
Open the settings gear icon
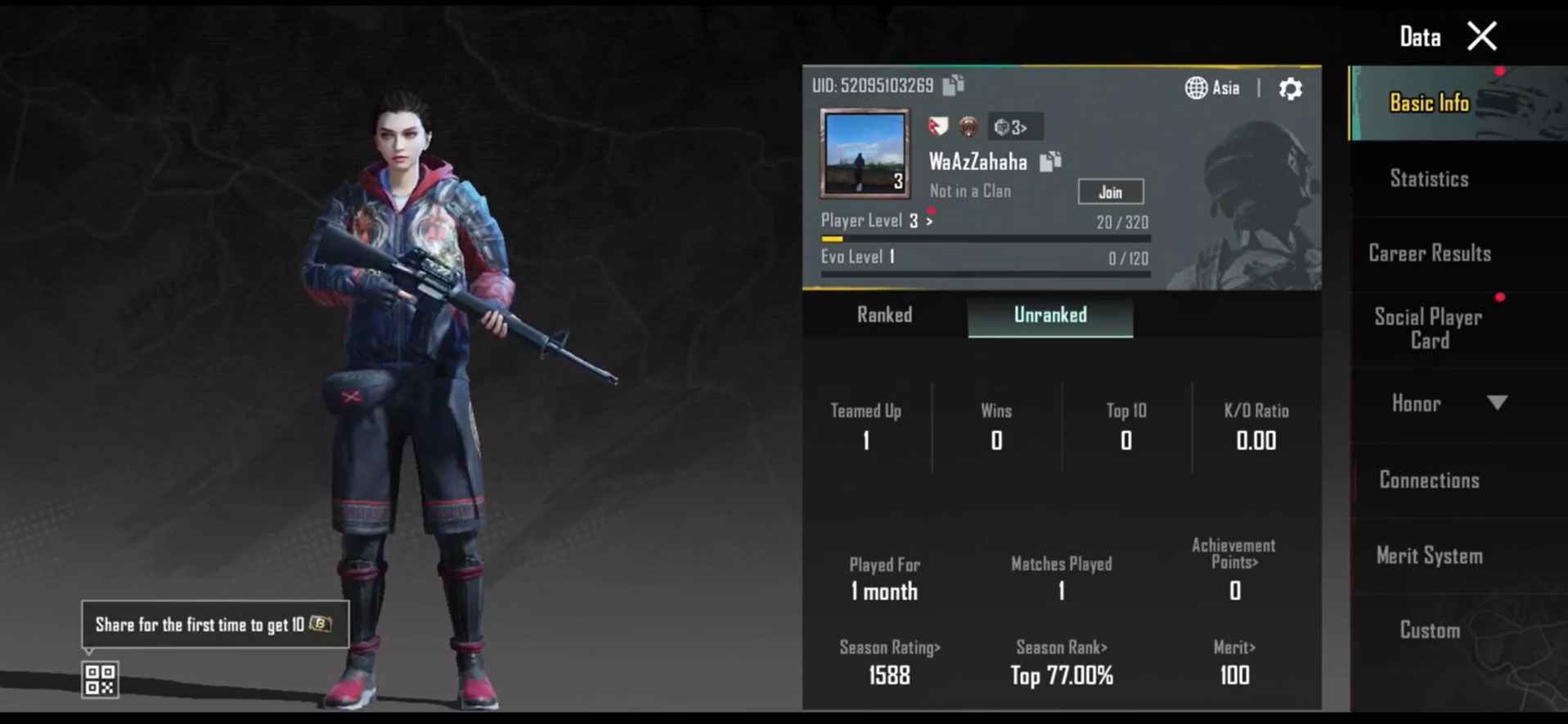(x=1290, y=89)
